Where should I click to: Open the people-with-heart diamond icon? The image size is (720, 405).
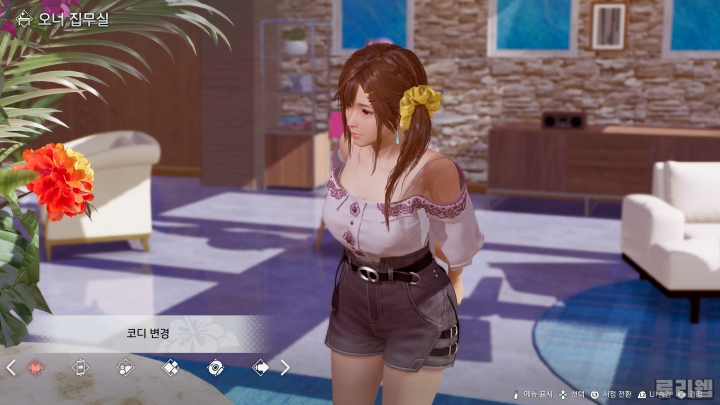pos(125,367)
